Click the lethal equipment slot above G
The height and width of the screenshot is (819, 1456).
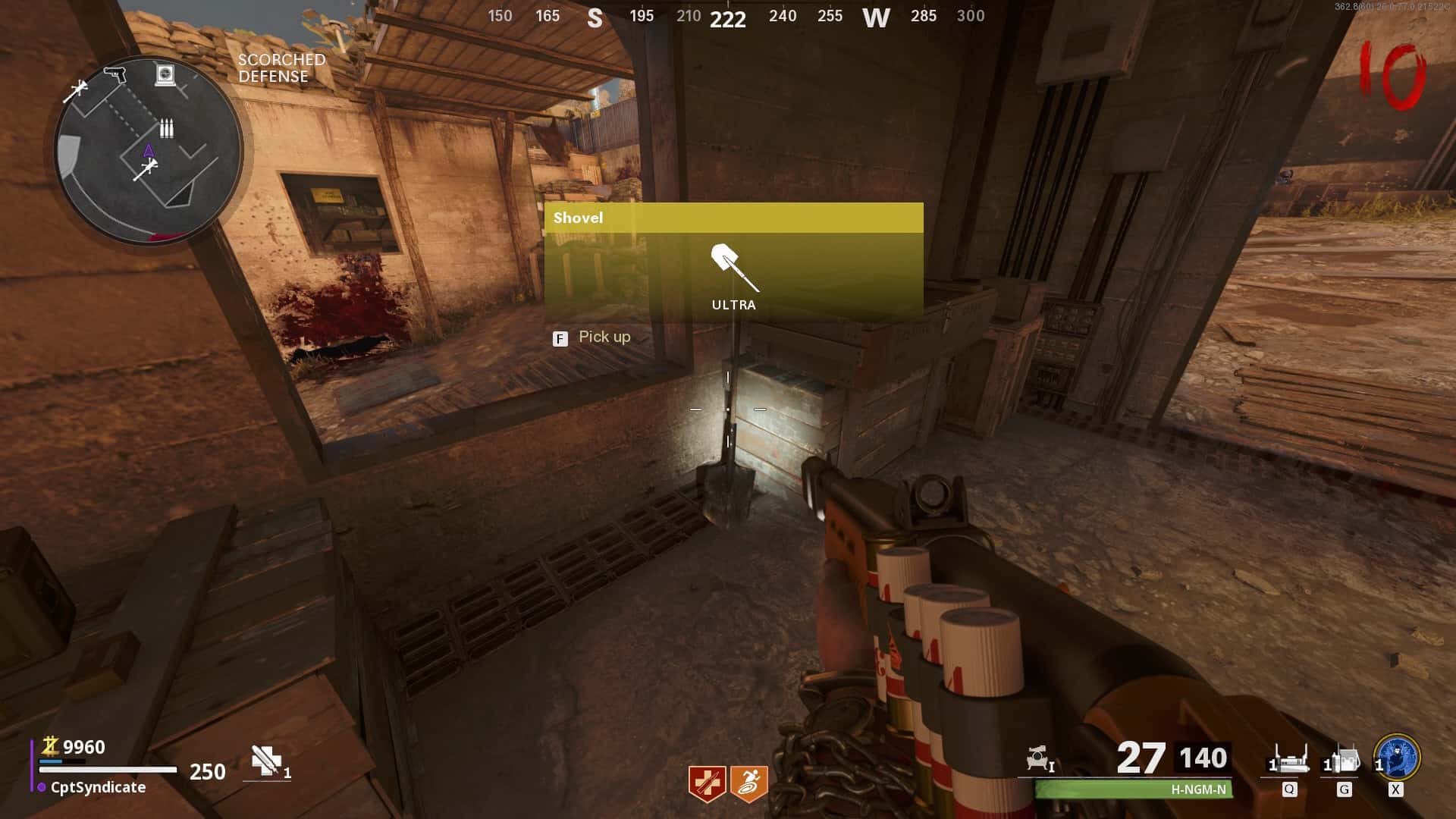pos(1343,759)
